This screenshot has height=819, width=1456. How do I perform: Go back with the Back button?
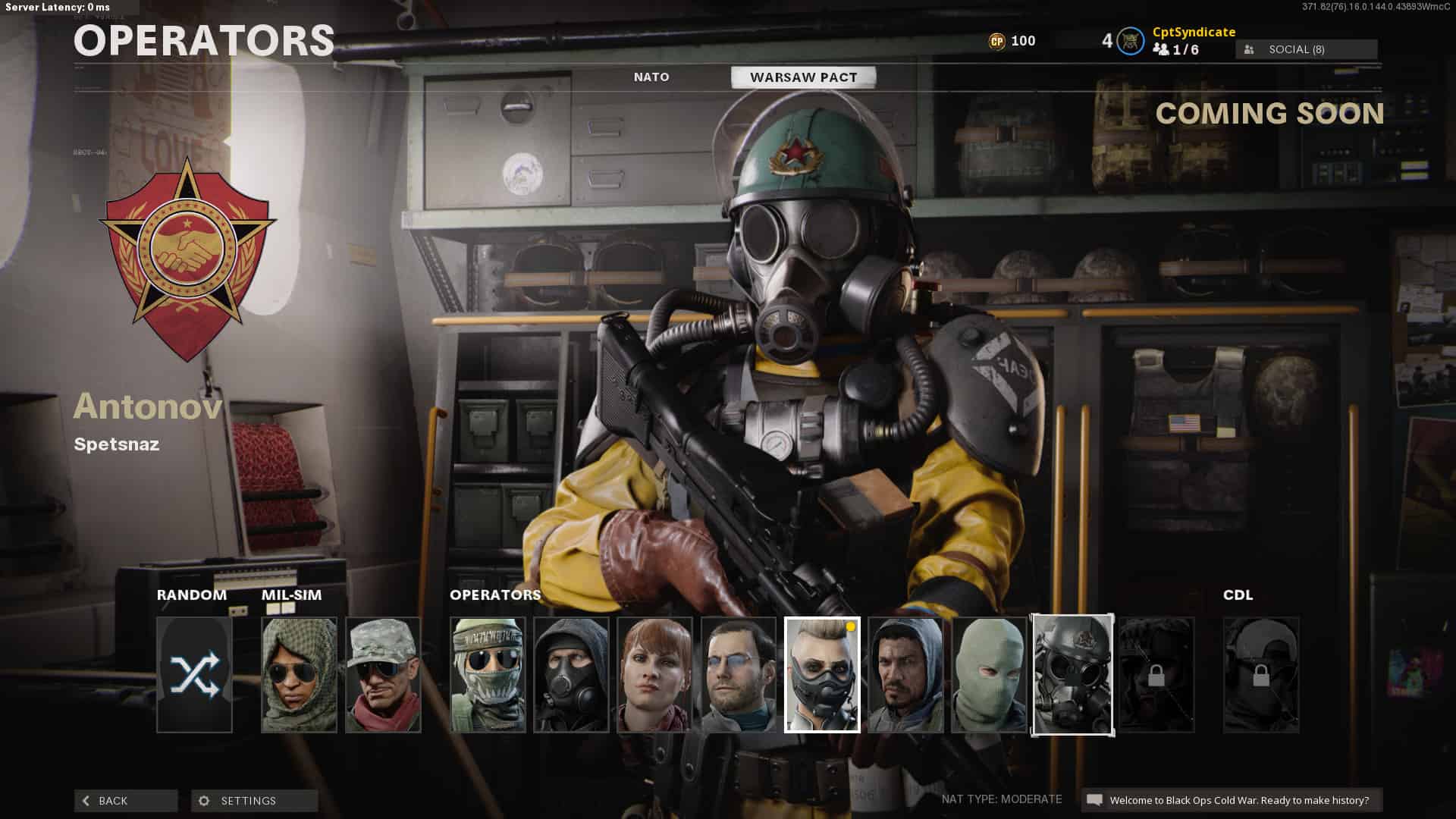coord(126,801)
